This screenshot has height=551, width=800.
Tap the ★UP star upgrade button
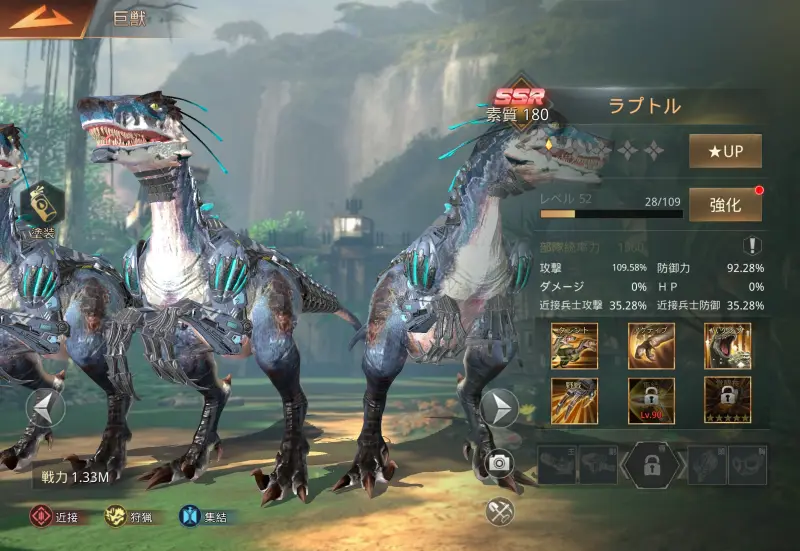coord(725,151)
